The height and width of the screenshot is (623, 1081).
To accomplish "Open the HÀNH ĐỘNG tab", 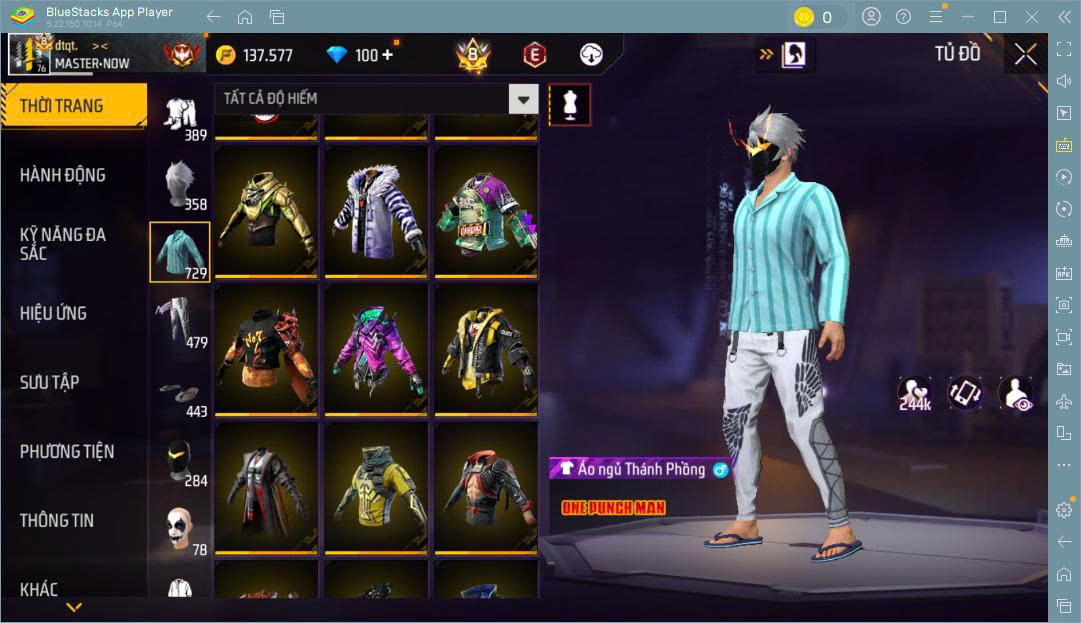I will pos(63,175).
